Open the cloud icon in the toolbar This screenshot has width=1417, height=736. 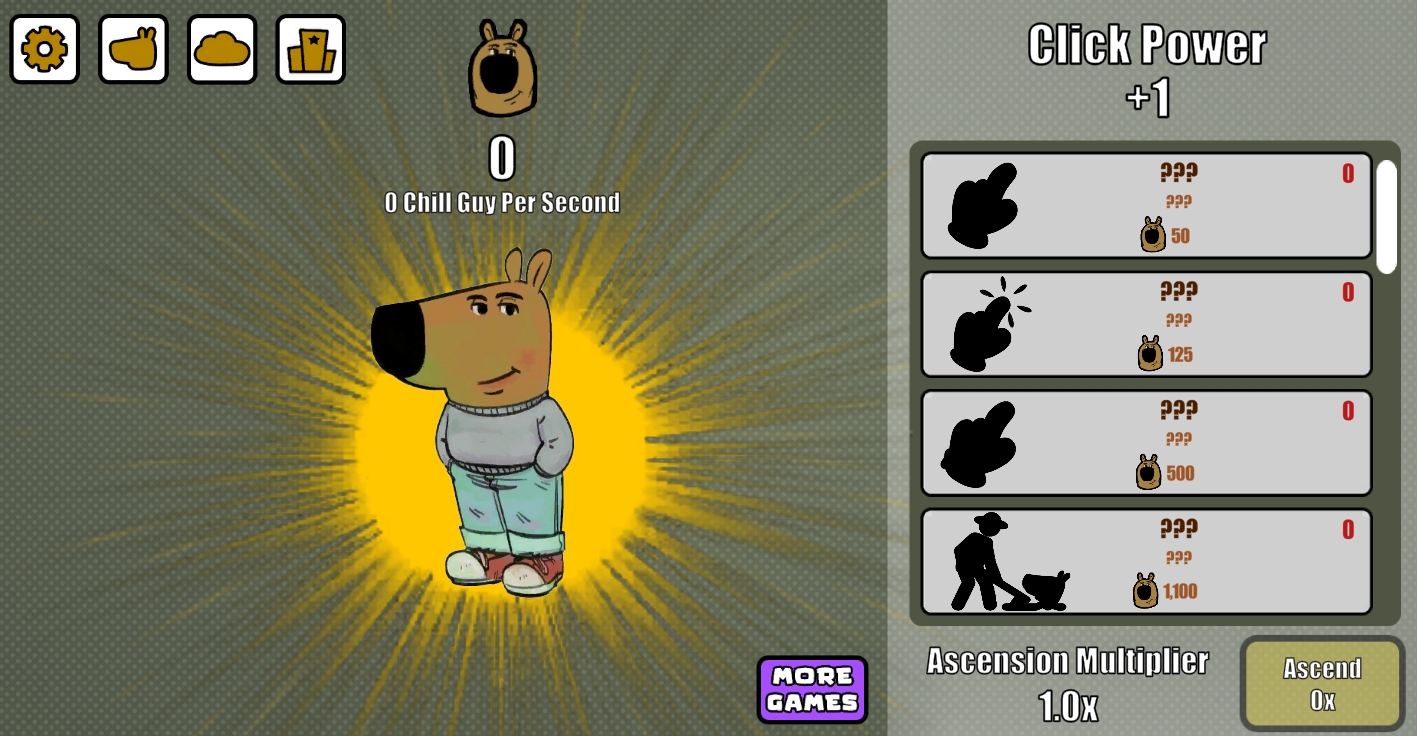(x=222, y=50)
